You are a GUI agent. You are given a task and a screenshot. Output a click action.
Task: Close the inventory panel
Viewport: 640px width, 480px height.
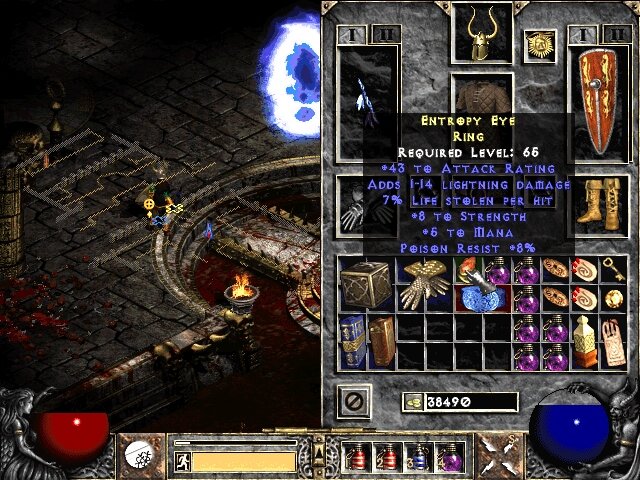click(352, 401)
